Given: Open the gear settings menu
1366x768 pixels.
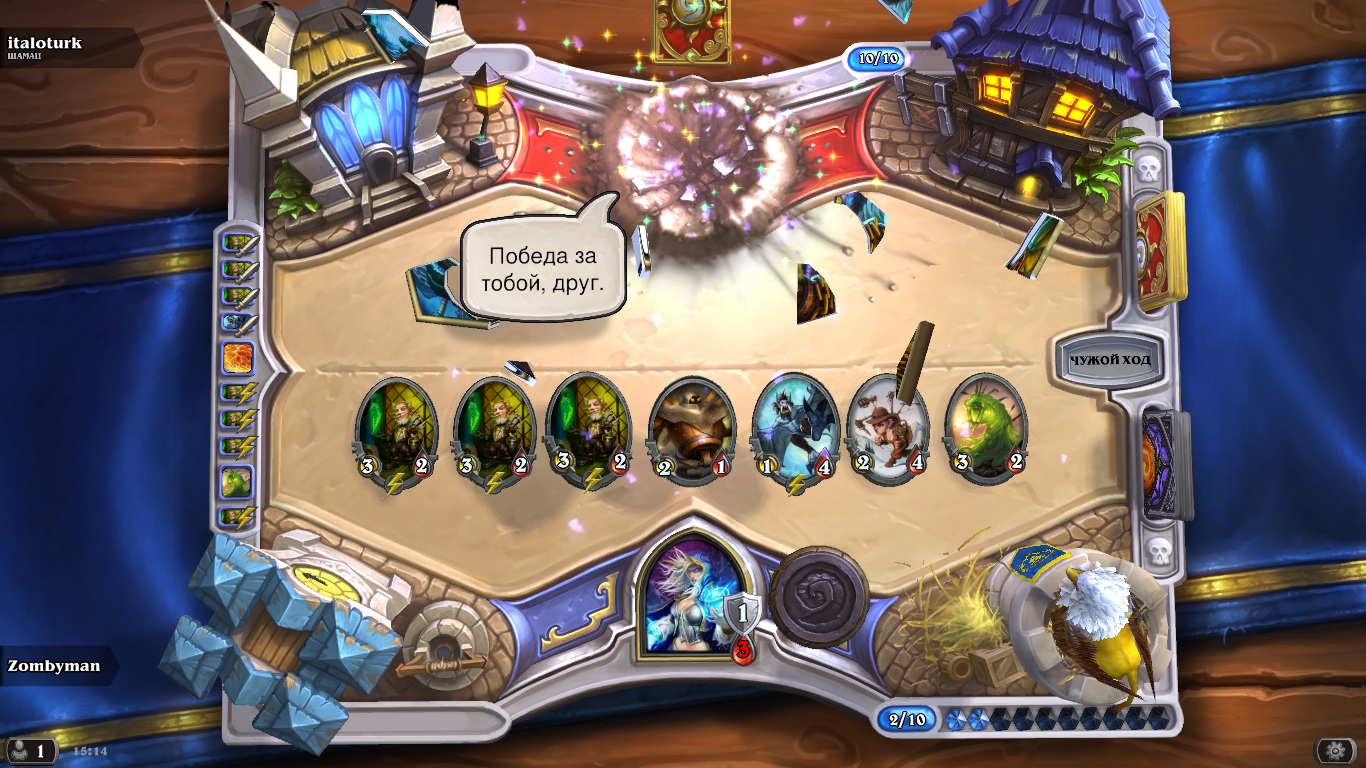Looking at the screenshot, I should coord(1335,750).
